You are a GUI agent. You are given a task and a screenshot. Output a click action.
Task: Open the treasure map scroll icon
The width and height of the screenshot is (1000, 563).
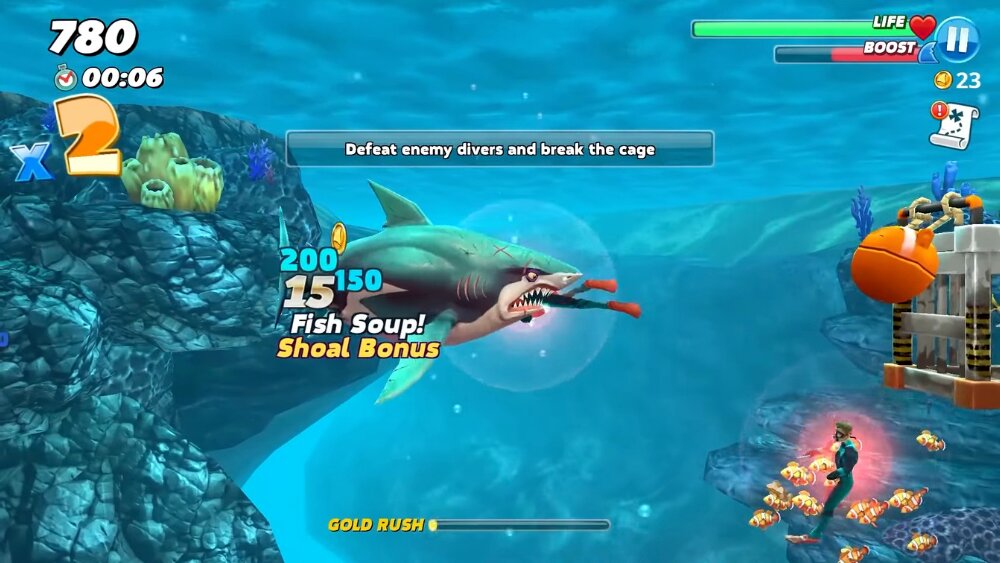[x=955, y=126]
